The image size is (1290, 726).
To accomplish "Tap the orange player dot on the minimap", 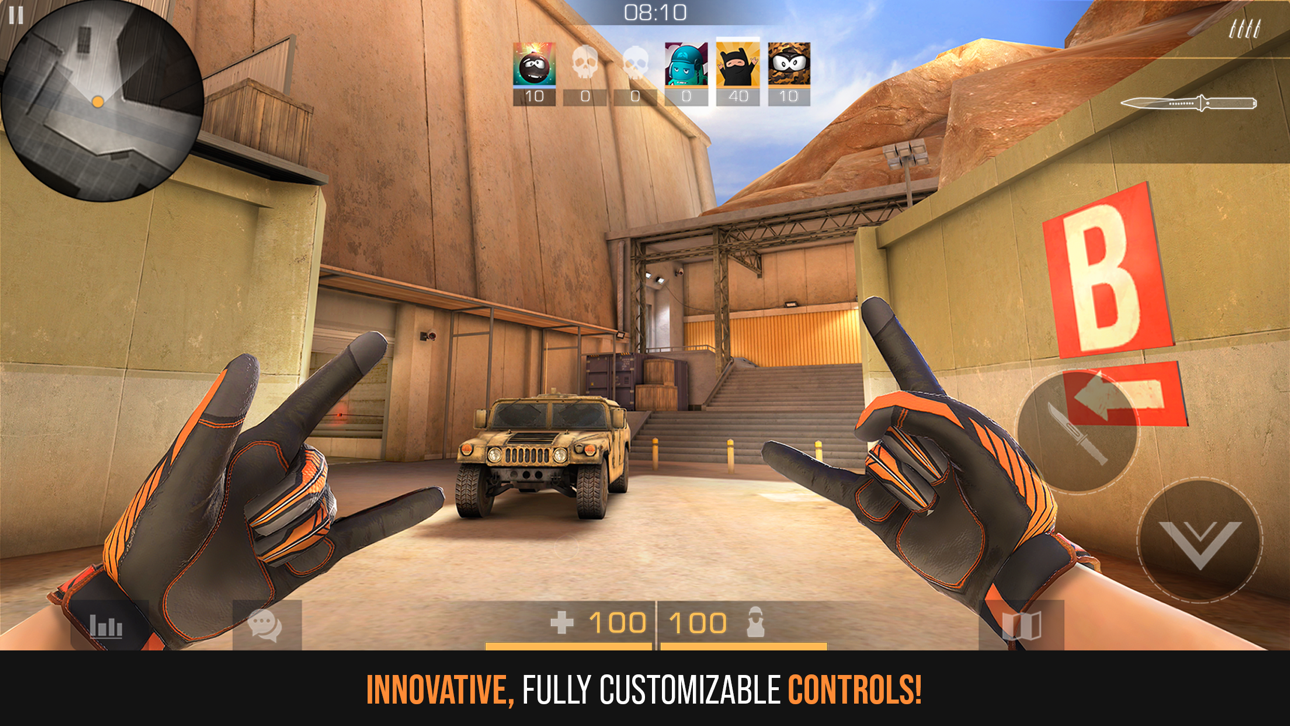I will pos(97,101).
